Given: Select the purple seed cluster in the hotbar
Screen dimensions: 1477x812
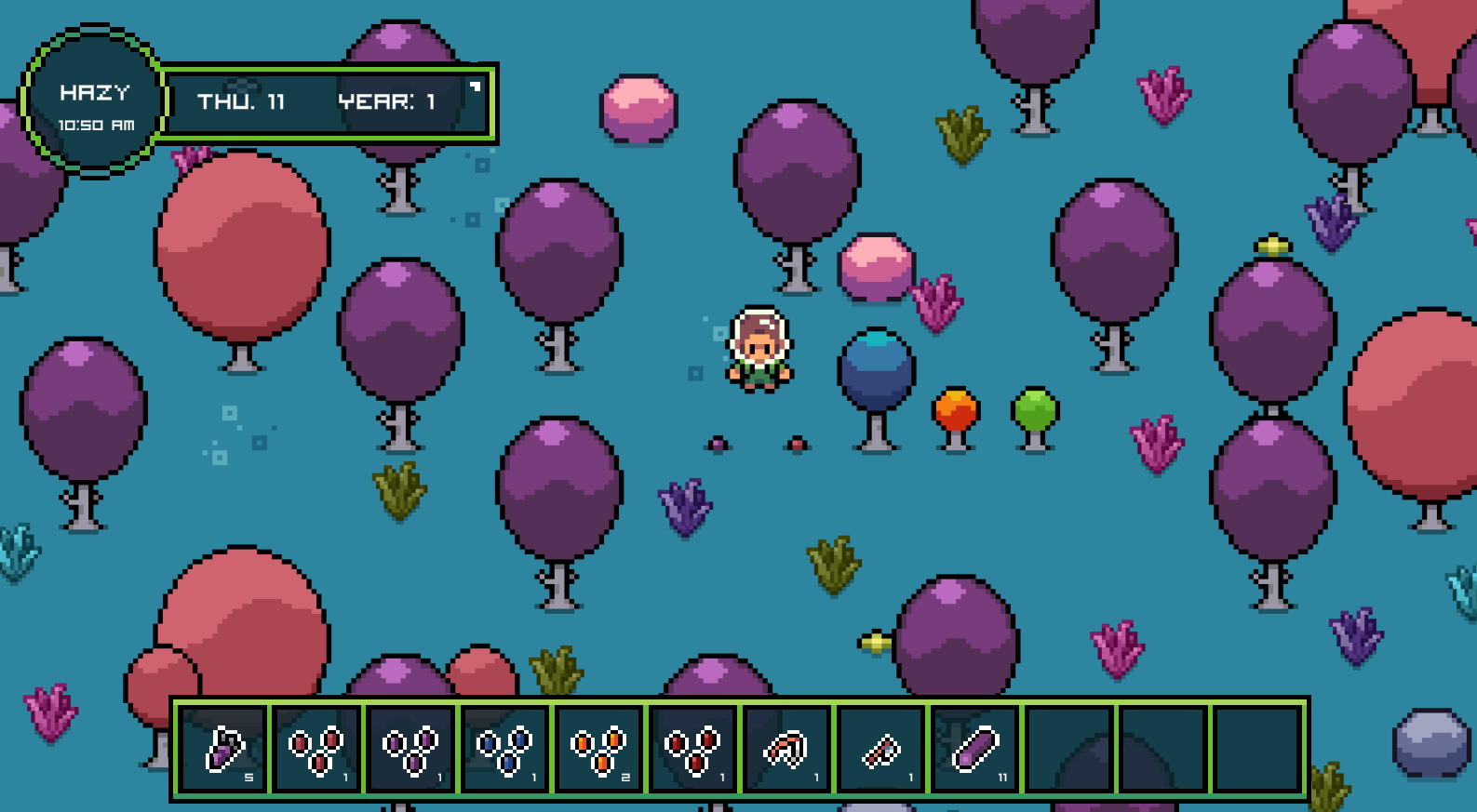Looking at the screenshot, I should tap(412, 749).
